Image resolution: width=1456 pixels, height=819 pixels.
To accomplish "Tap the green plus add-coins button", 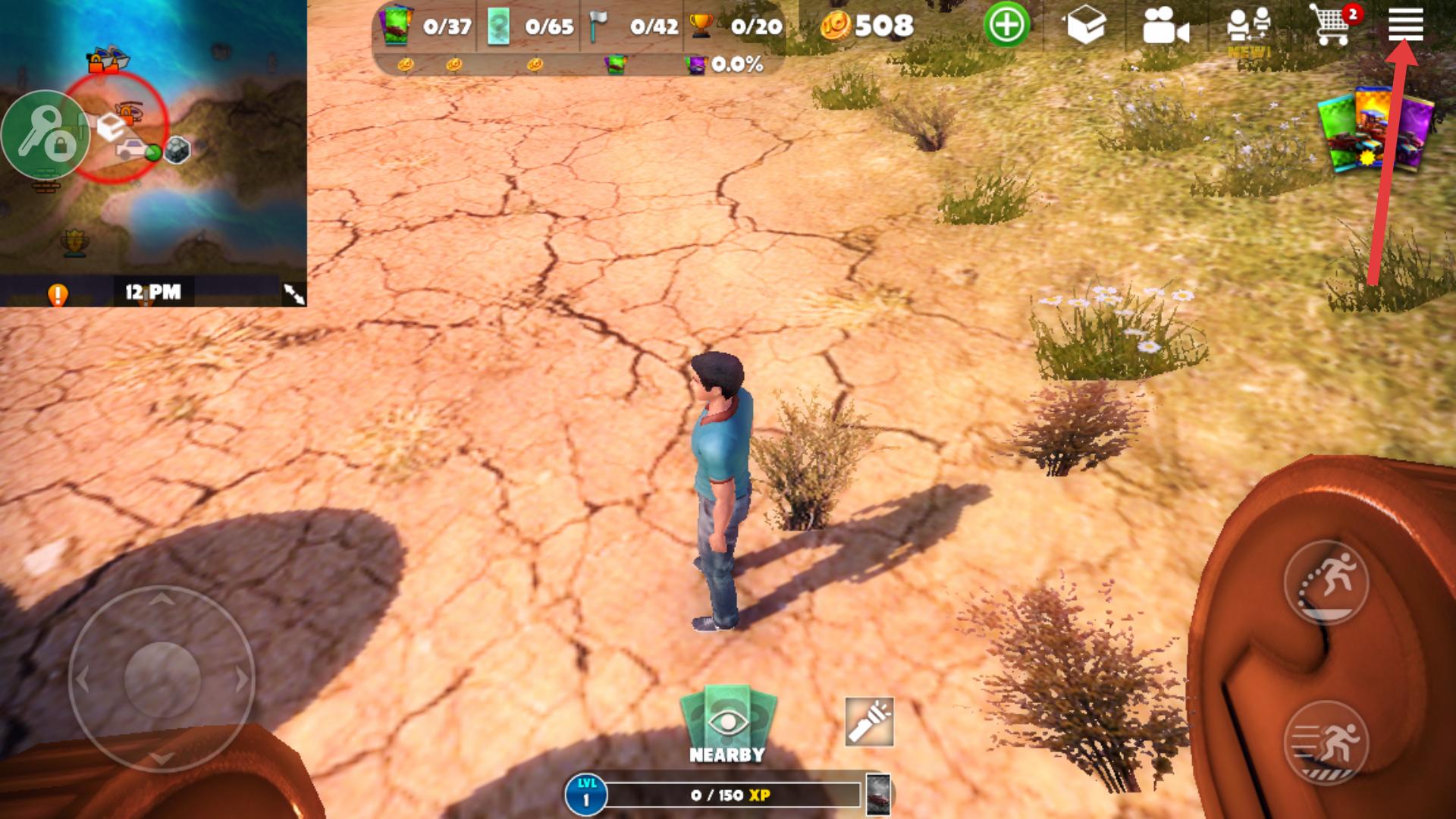I will [x=1006, y=26].
